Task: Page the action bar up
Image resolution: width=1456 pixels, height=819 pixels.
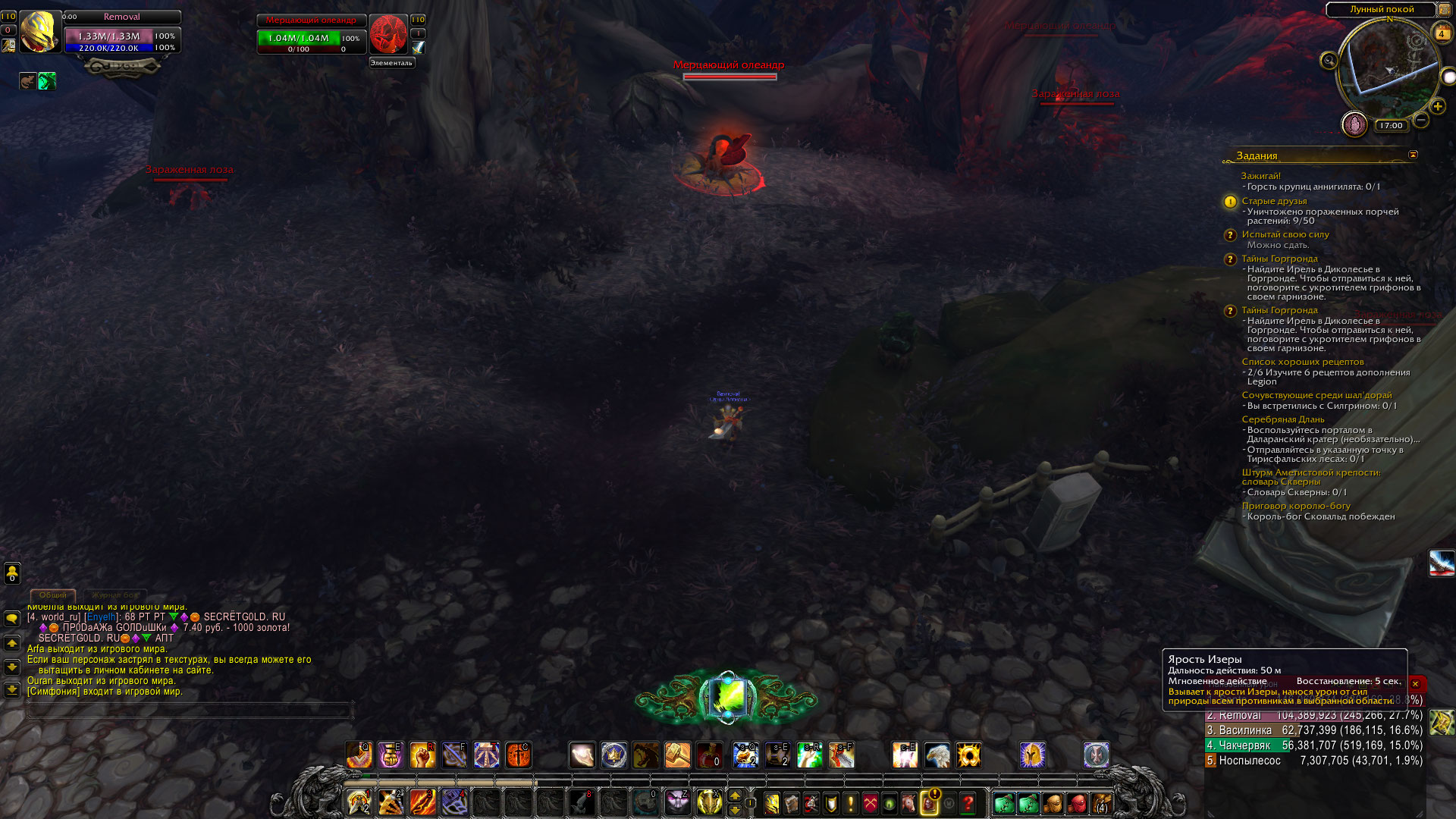Action: [734, 795]
